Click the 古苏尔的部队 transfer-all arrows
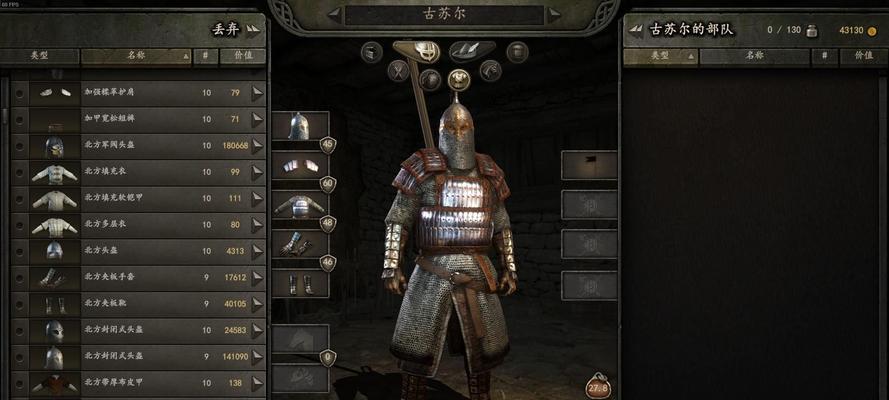 click(x=636, y=30)
